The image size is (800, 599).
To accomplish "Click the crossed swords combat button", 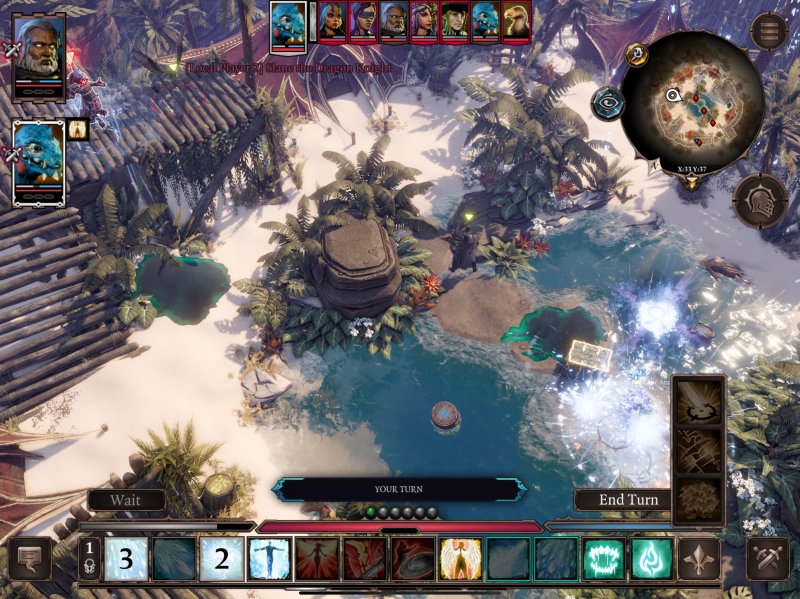I will 767,559.
